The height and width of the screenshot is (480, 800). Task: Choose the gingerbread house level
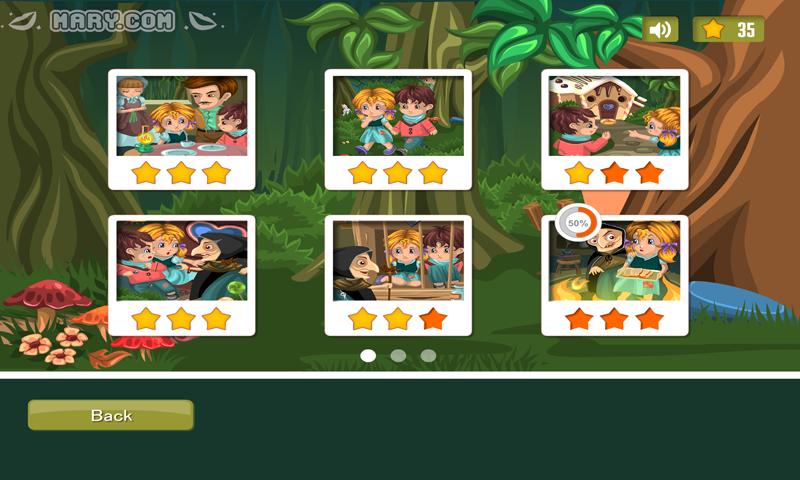point(615,117)
